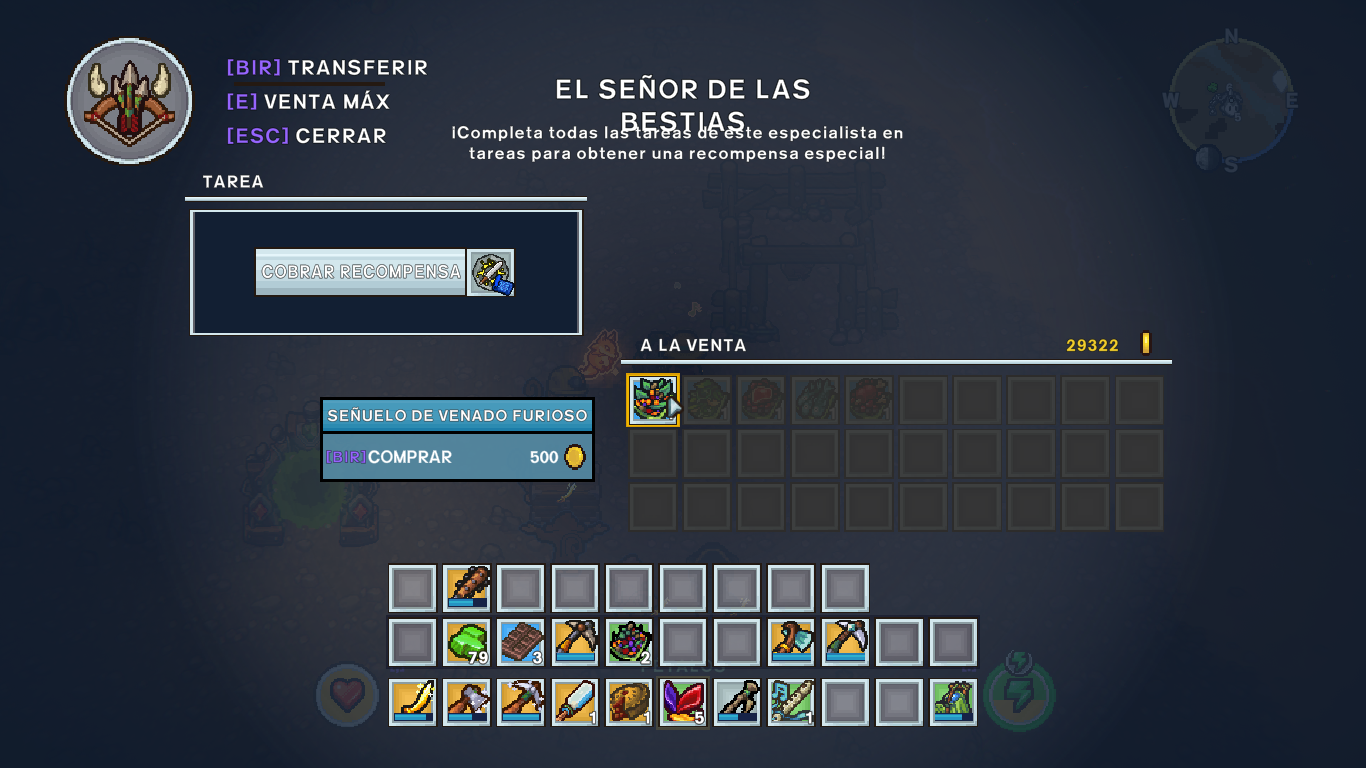Select the stack of 79 green gems

coord(467,643)
